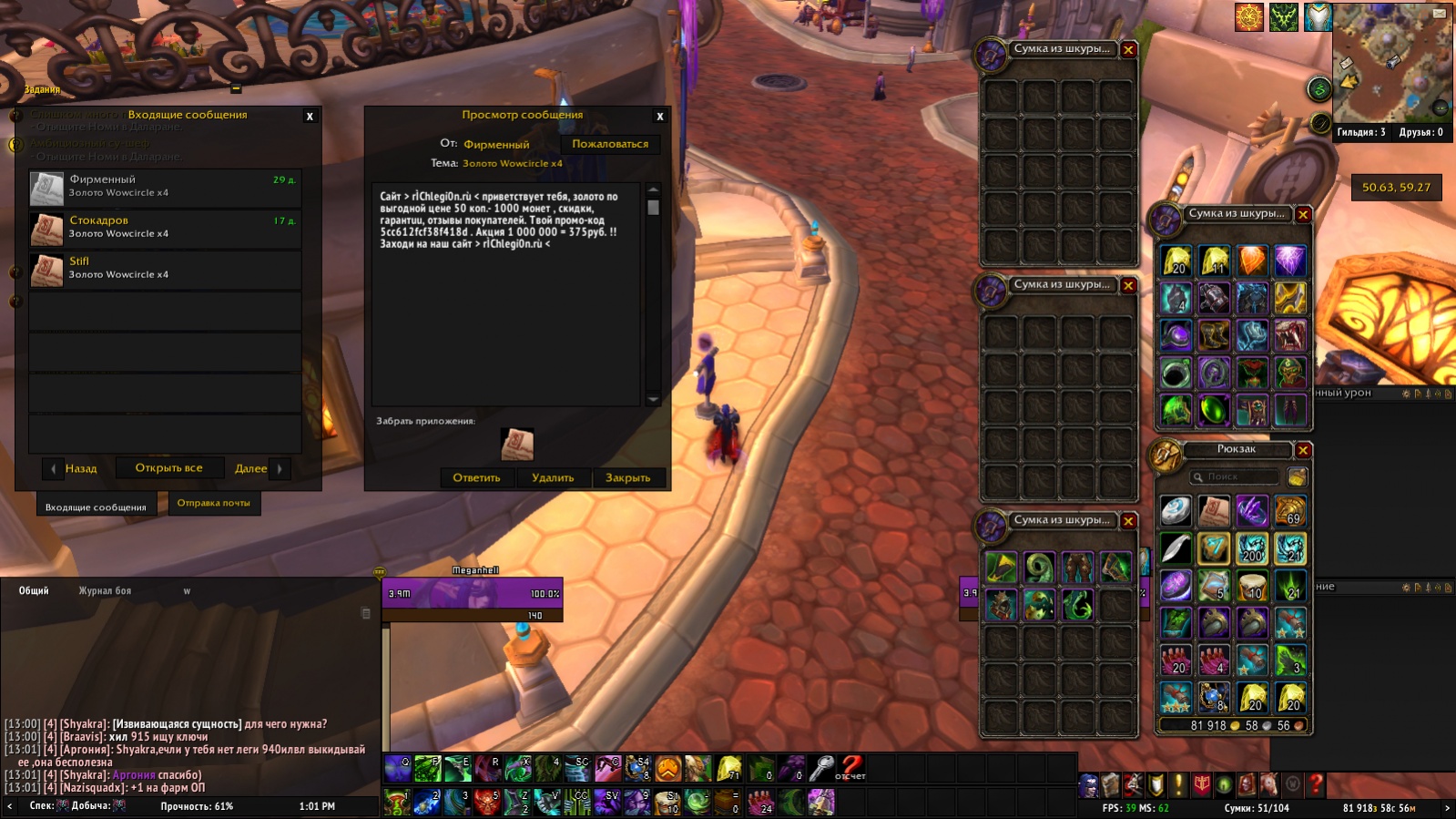Delete the message with Удалить

coord(553,477)
